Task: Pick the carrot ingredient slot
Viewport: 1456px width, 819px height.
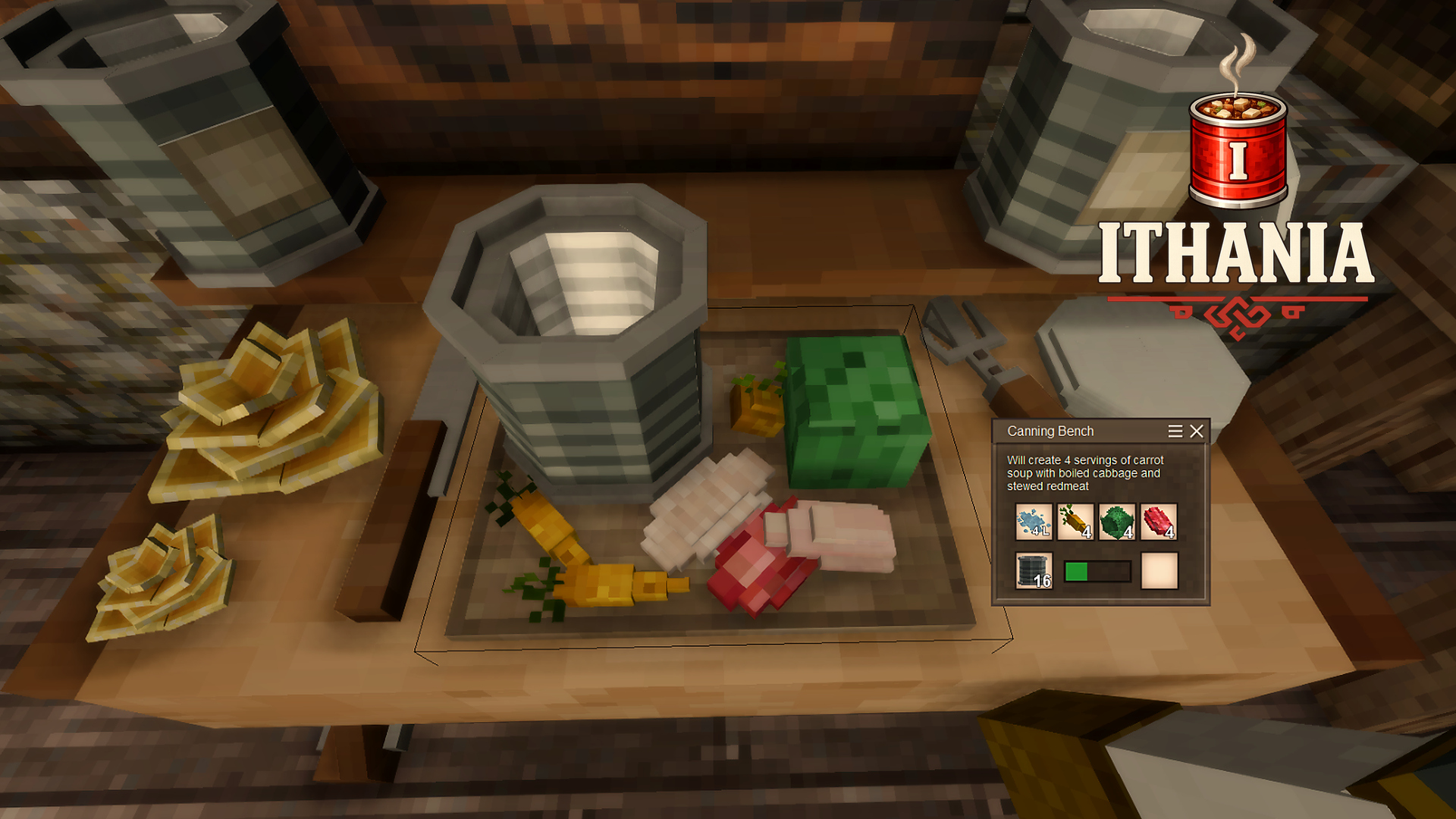Action: [x=1075, y=522]
